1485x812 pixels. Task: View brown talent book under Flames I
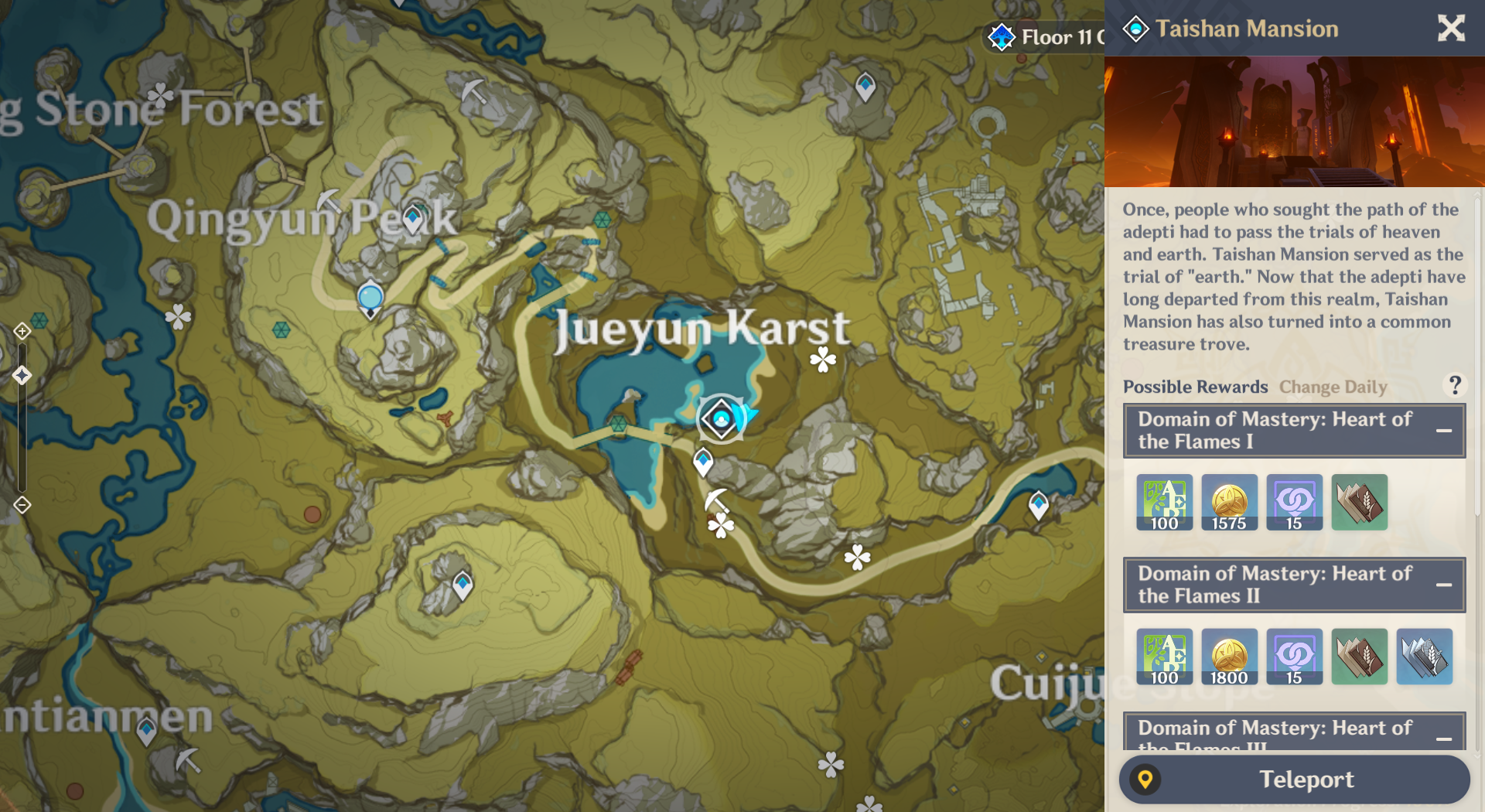click(1359, 503)
